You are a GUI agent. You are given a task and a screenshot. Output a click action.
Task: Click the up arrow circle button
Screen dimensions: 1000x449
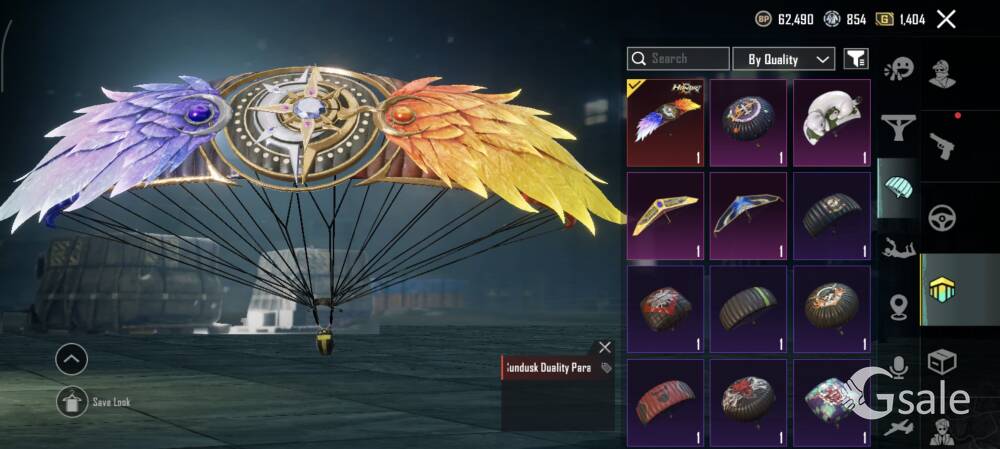pyautogui.click(x=72, y=359)
